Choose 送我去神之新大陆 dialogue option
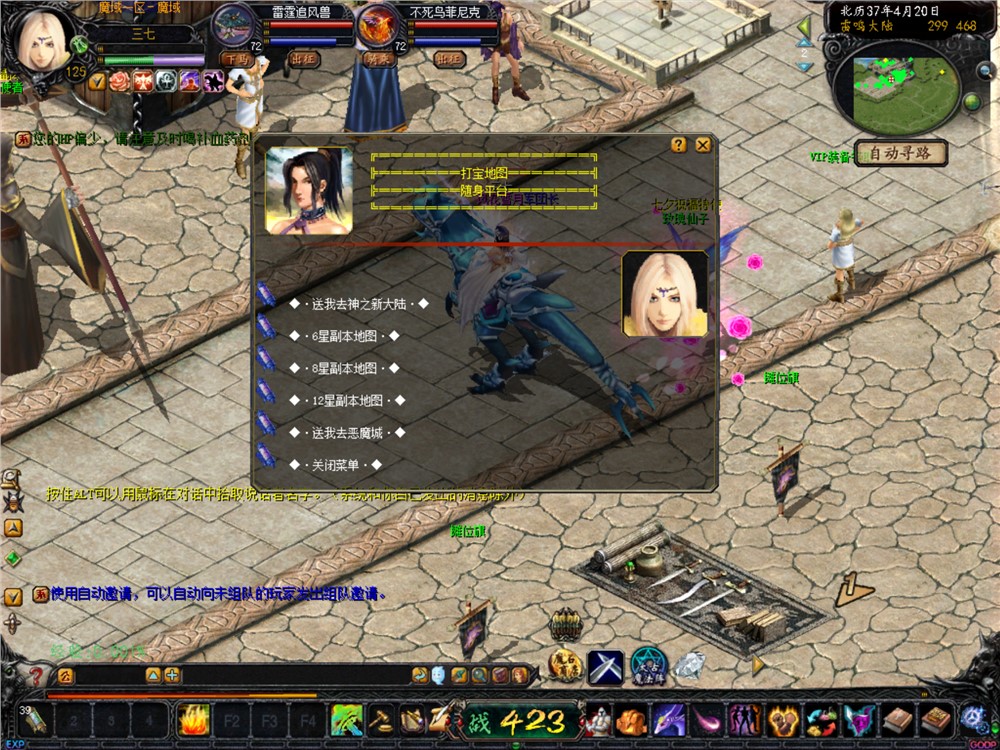 click(x=359, y=304)
